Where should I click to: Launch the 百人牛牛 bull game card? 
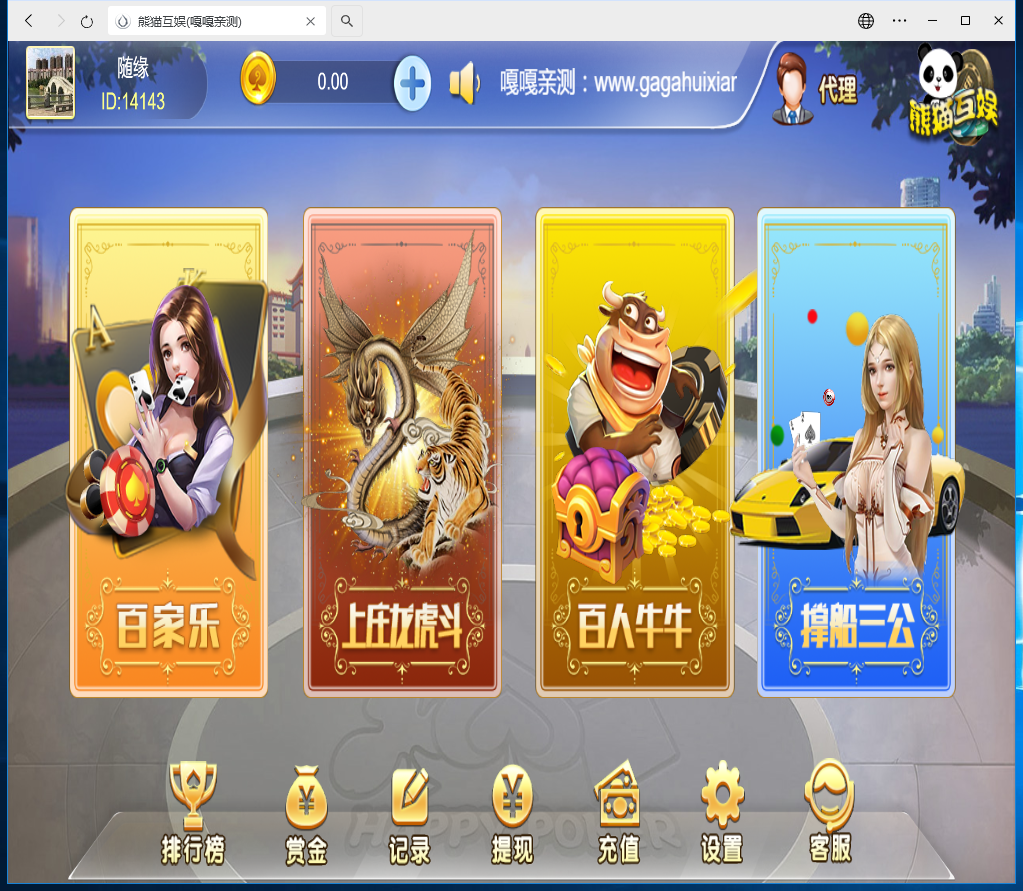[x=635, y=452]
